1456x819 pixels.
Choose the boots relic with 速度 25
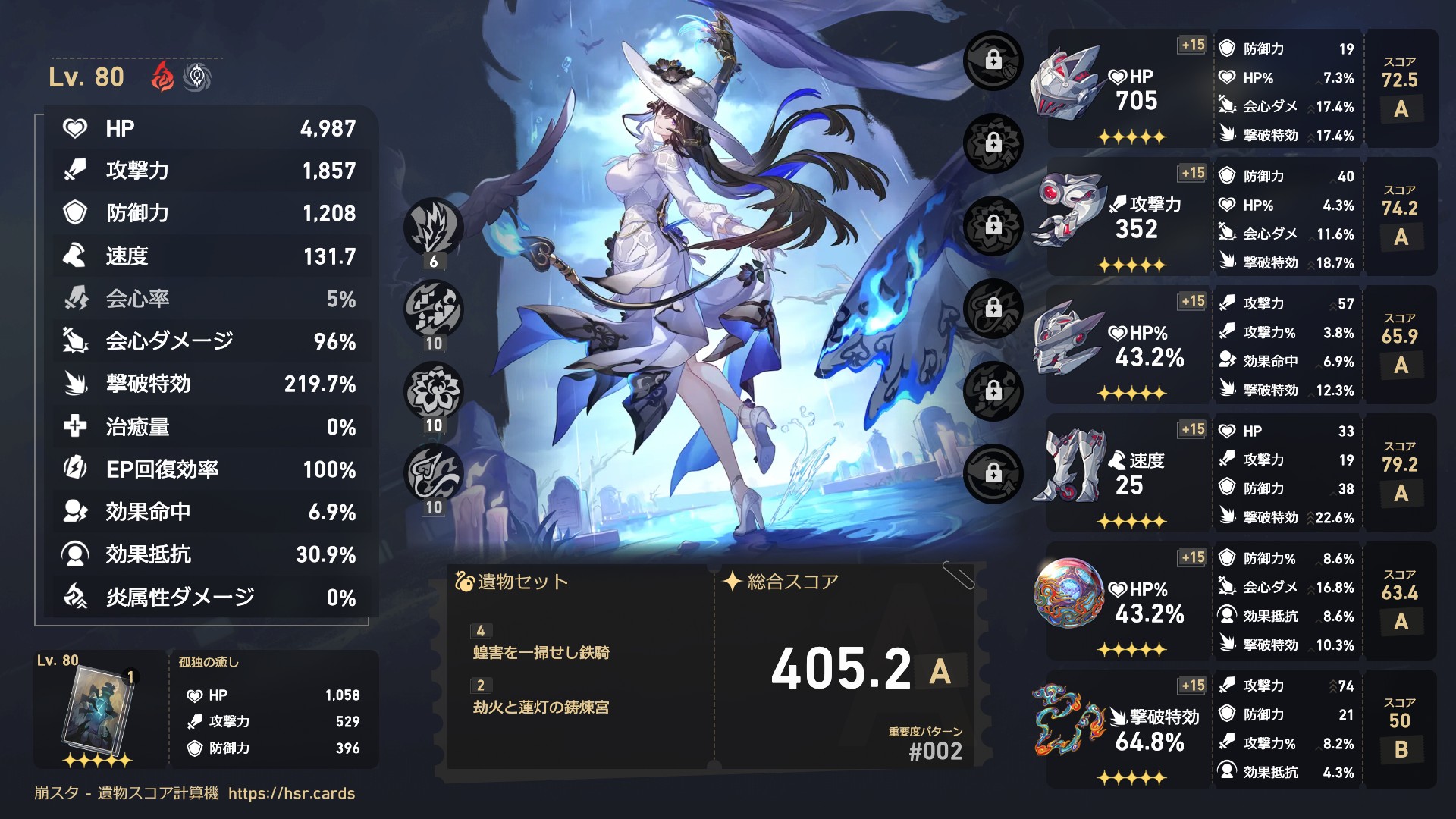[x=1066, y=464]
